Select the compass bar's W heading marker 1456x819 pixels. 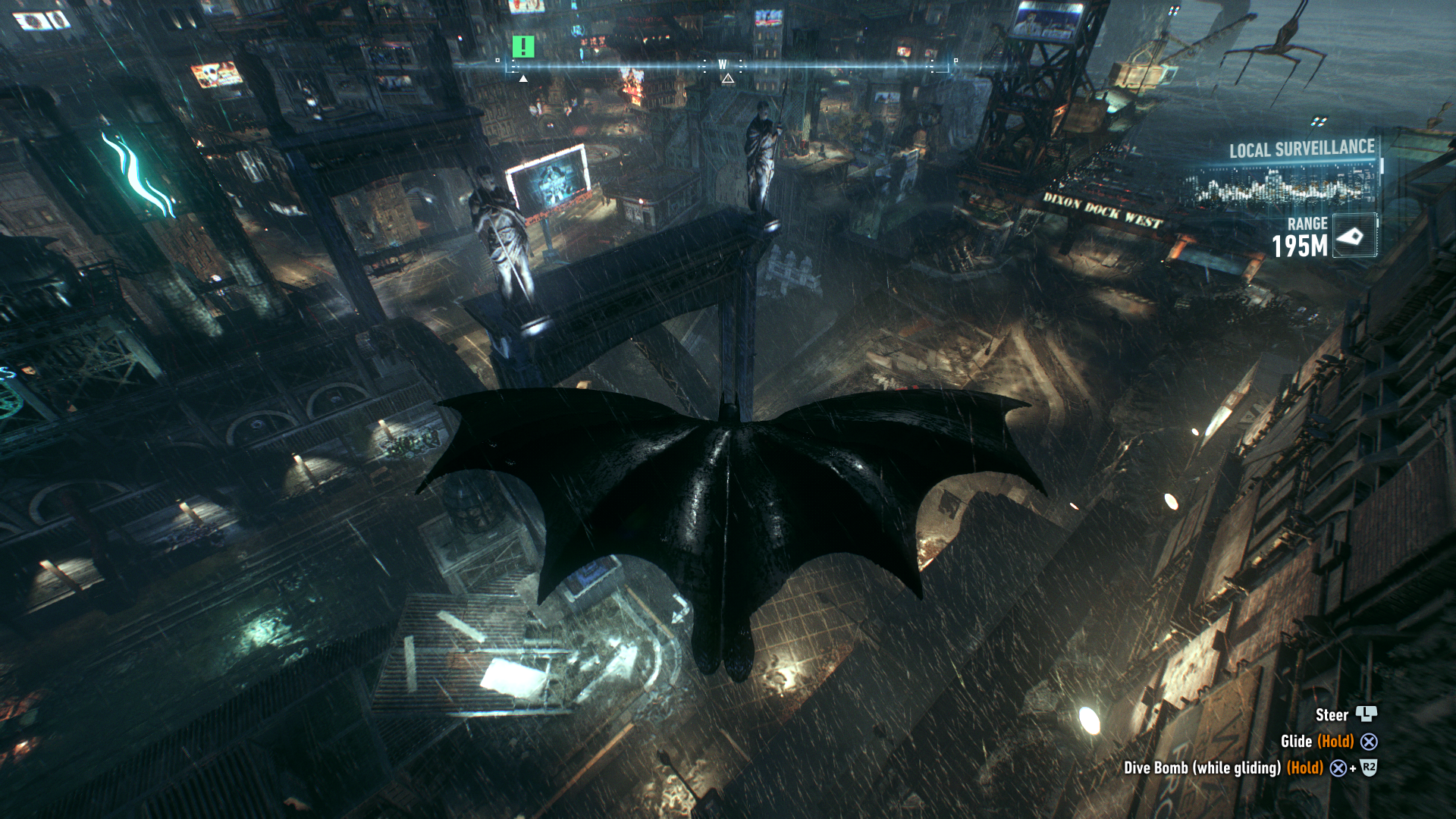point(723,65)
